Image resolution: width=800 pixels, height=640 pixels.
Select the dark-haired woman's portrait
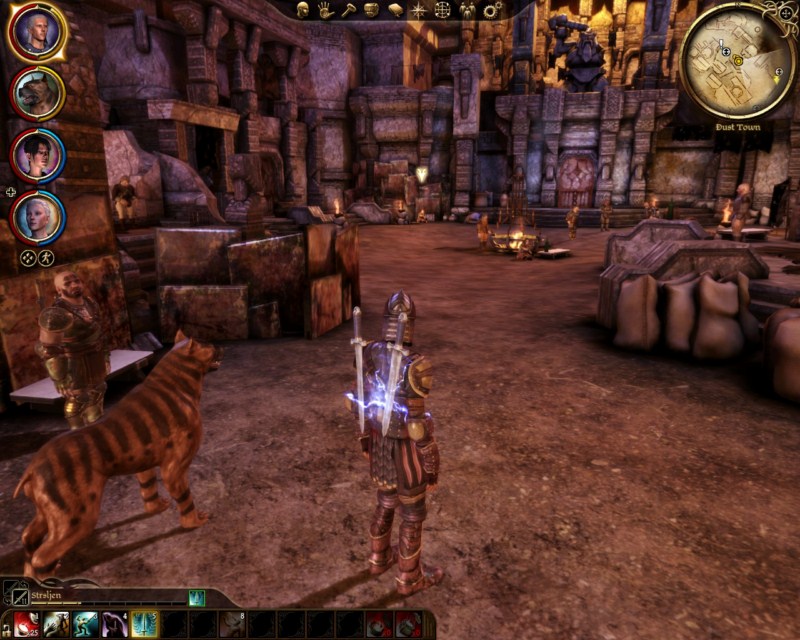[37, 155]
